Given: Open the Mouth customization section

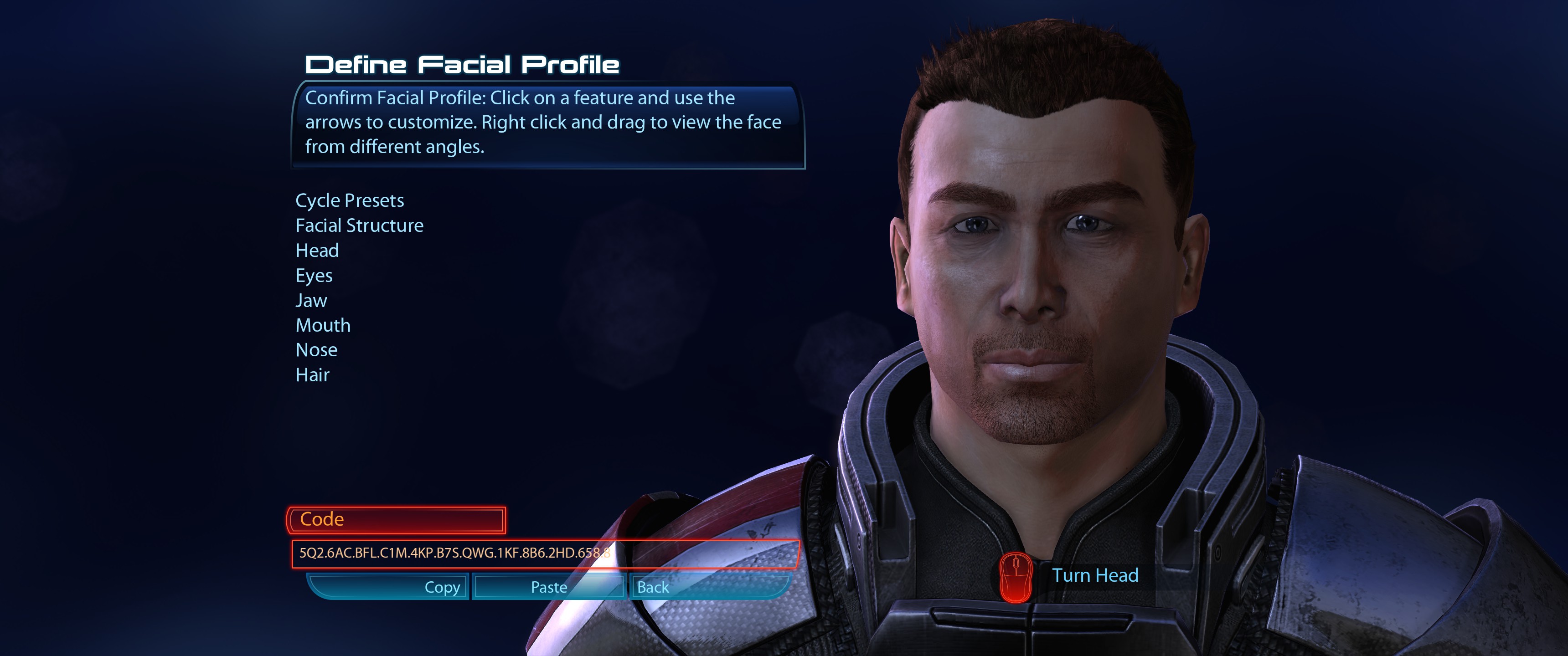Looking at the screenshot, I should [x=323, y=325].
